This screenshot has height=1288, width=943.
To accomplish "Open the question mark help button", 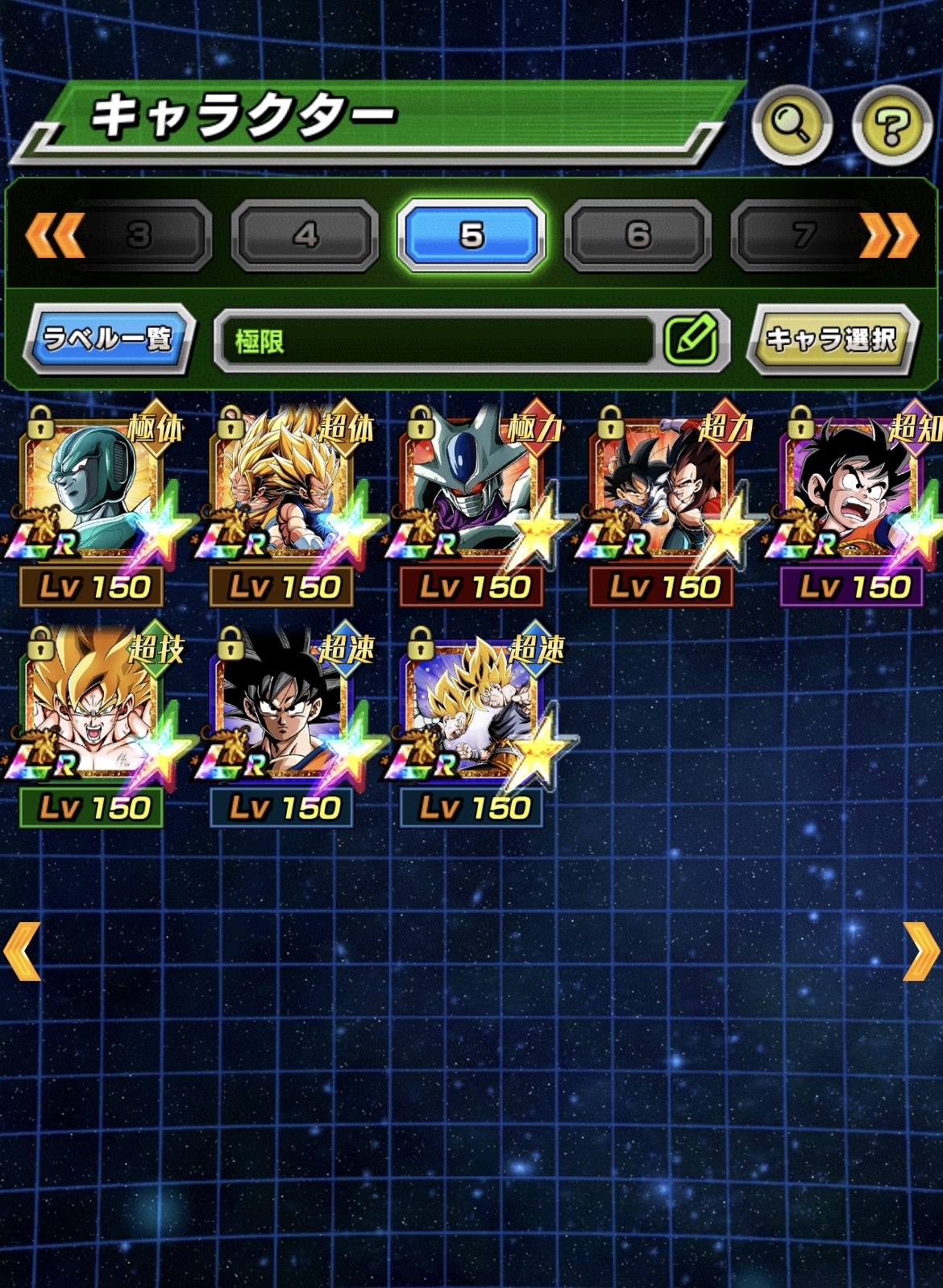I will tap(892, 125).
